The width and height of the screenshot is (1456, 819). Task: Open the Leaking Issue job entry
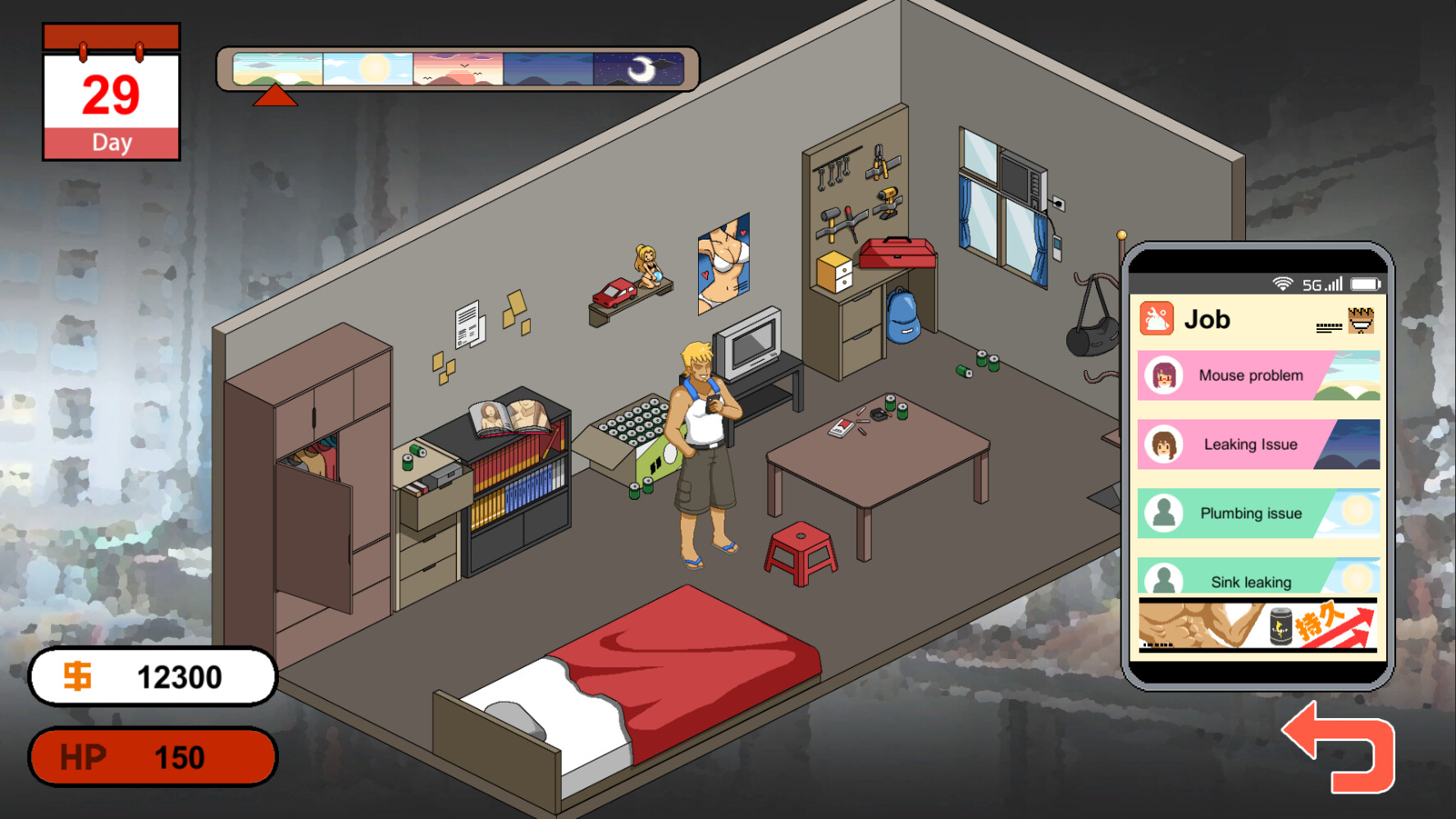[1255, 444]
